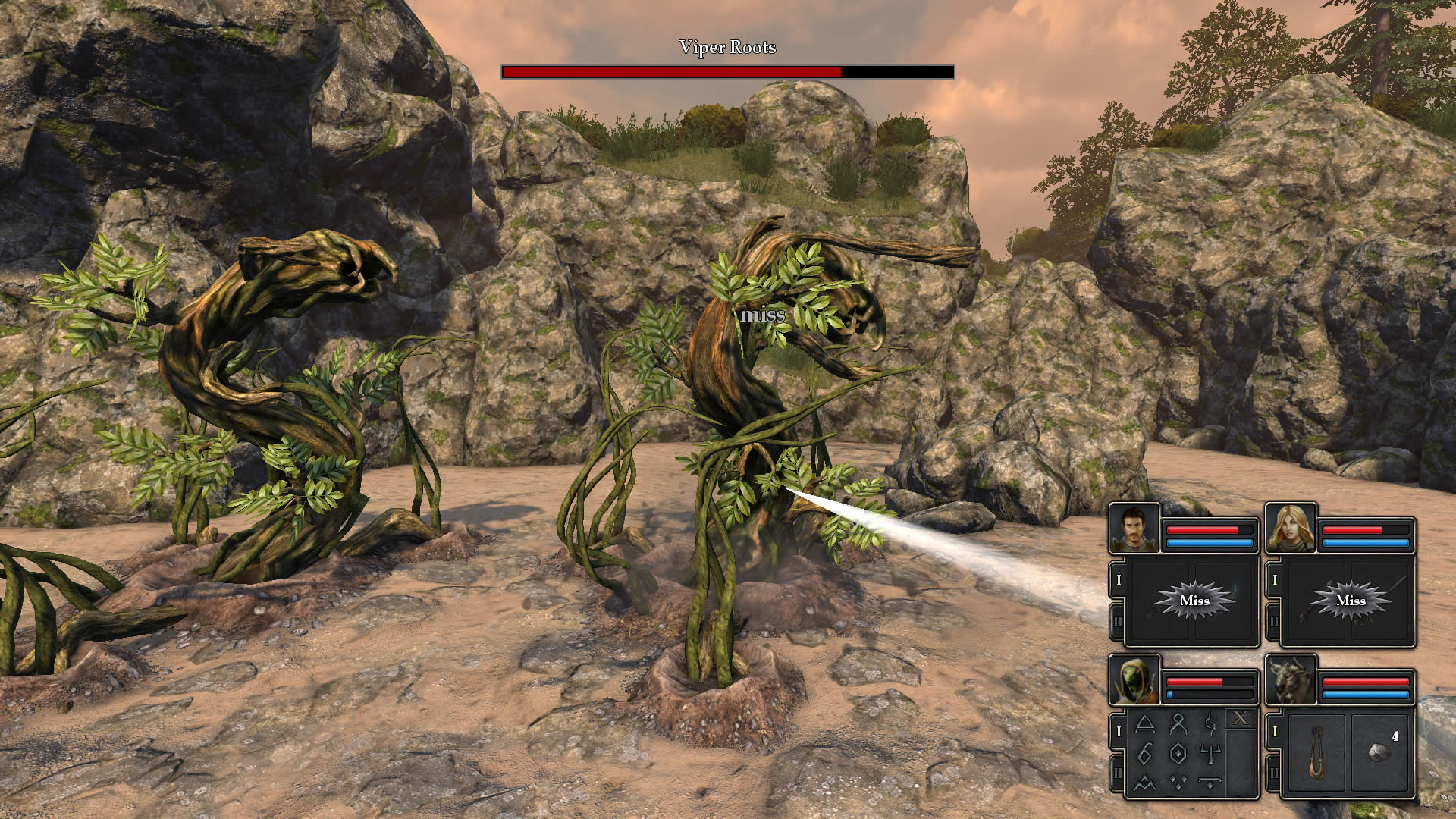Switch the blonde woman to weapon set II
The height and width of the screenshot is (819, 1456).
point(1274,622)
